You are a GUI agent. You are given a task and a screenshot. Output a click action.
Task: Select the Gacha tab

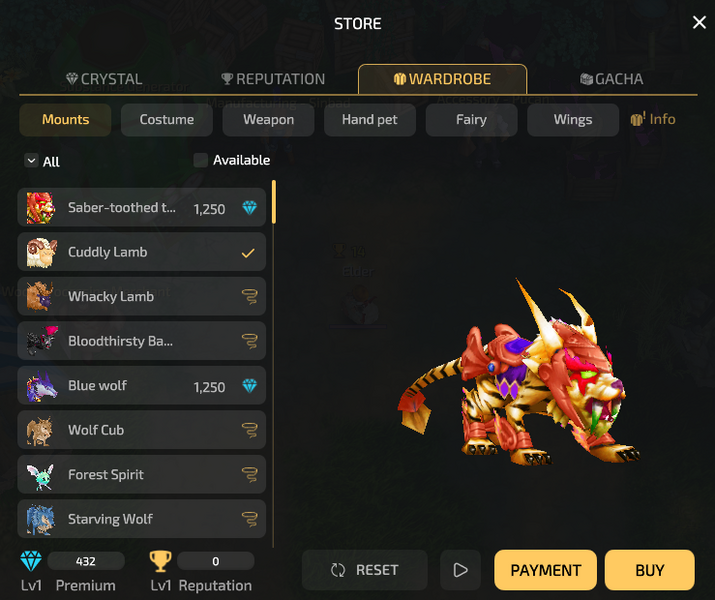[611, 79]
